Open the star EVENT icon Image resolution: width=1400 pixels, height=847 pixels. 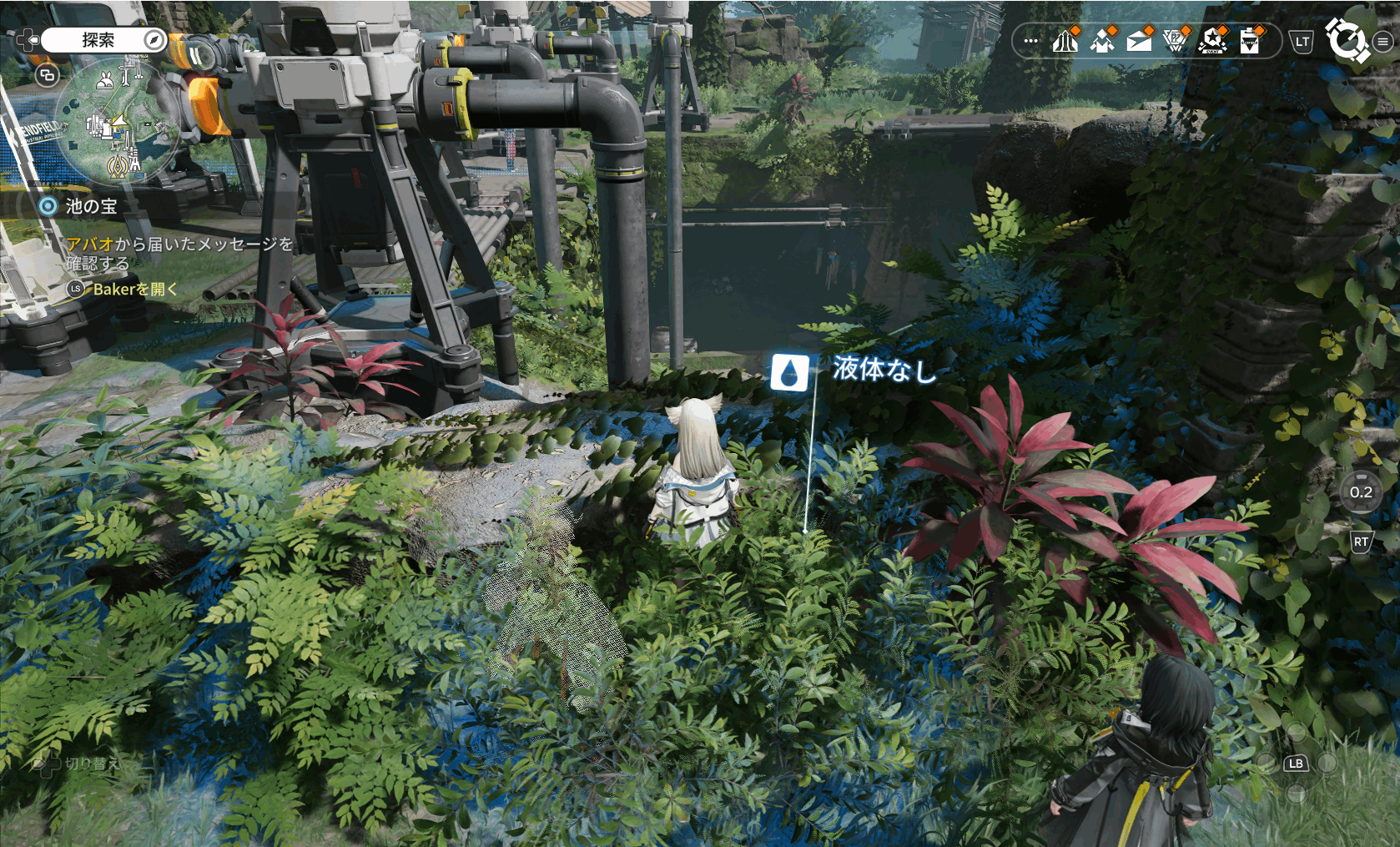[1212, 40]
